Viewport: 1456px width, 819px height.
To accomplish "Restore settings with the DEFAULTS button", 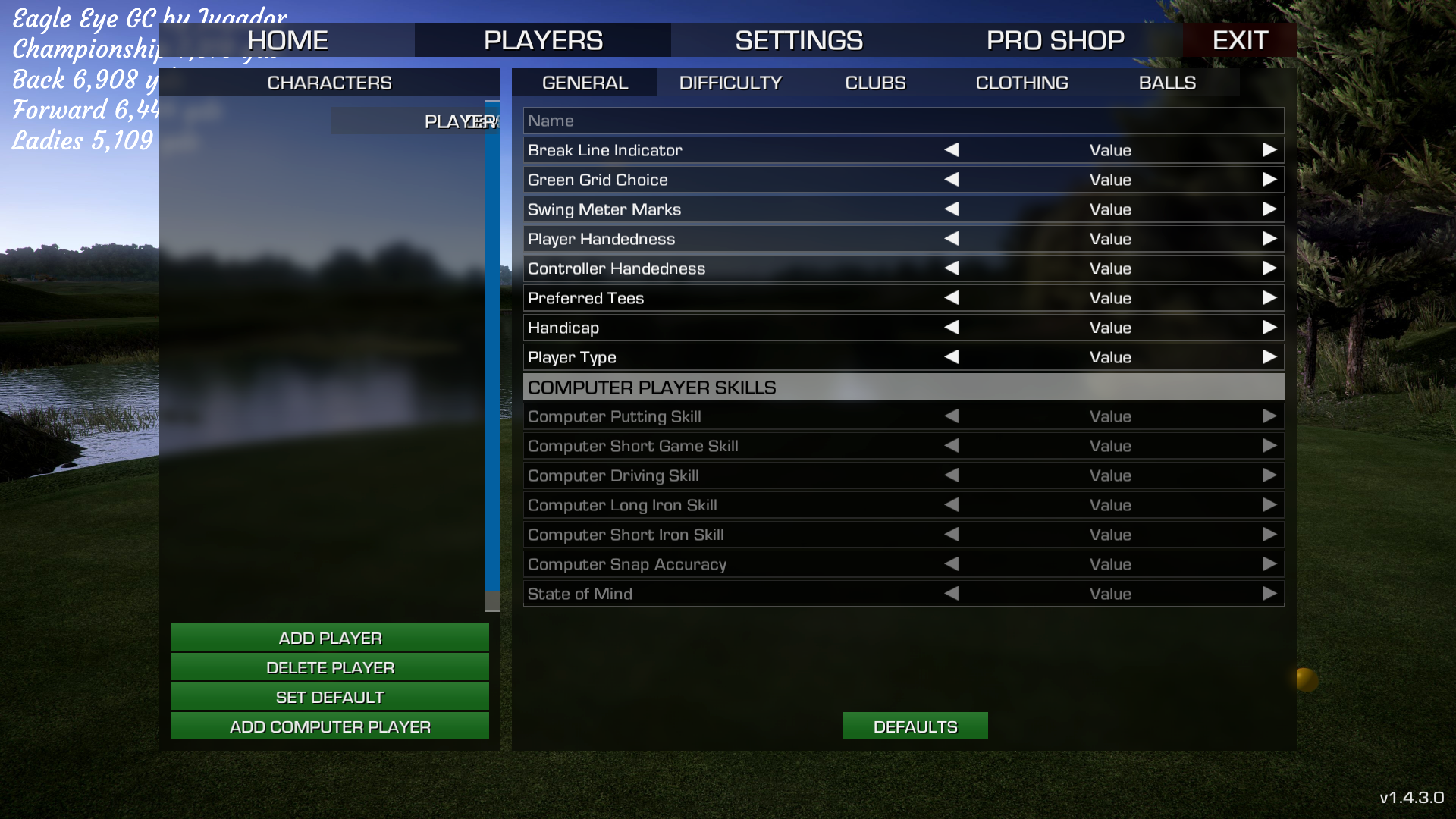I will coord(915,726).
